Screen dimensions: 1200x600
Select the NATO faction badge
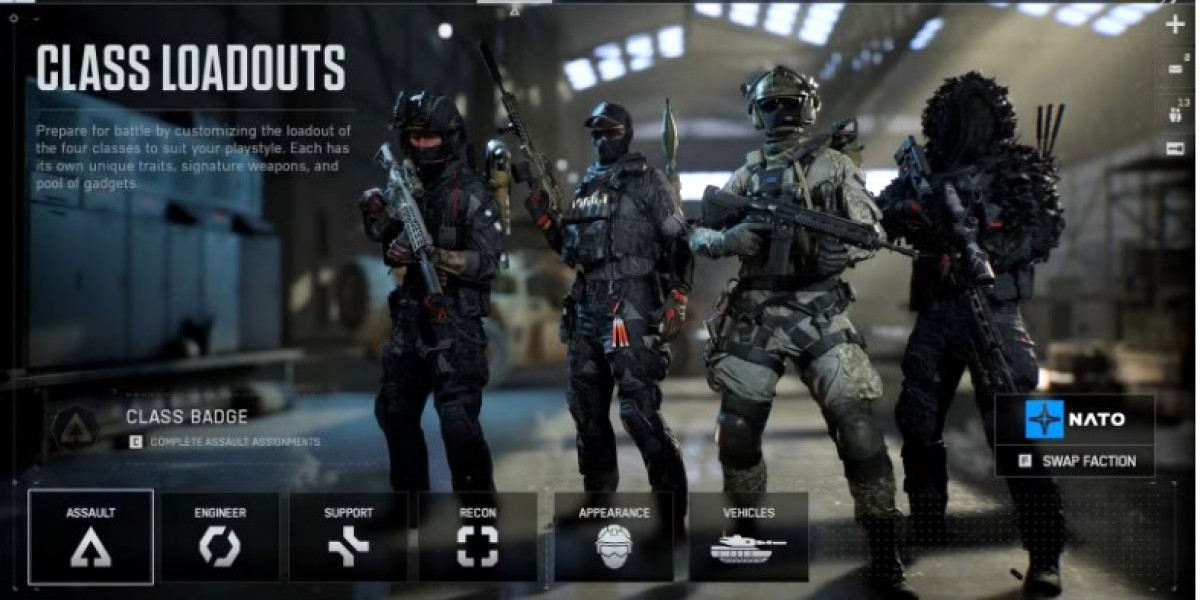(x=1075, y=420)
